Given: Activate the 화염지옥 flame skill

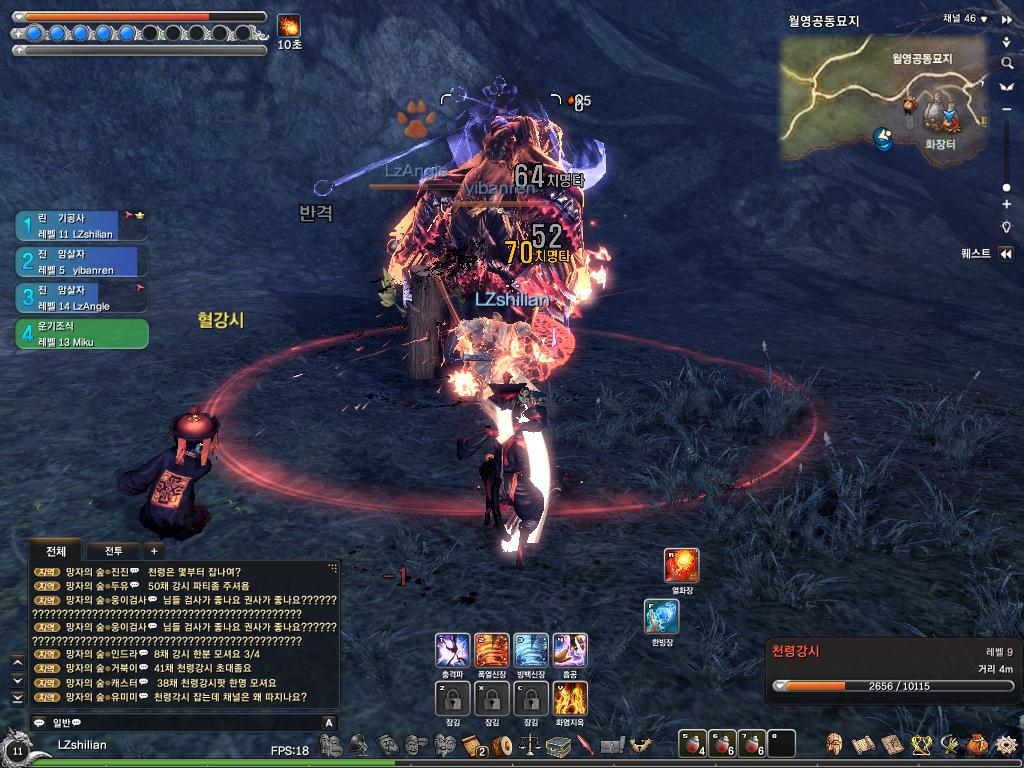Looking at the screenshot, I should [570, 697].
